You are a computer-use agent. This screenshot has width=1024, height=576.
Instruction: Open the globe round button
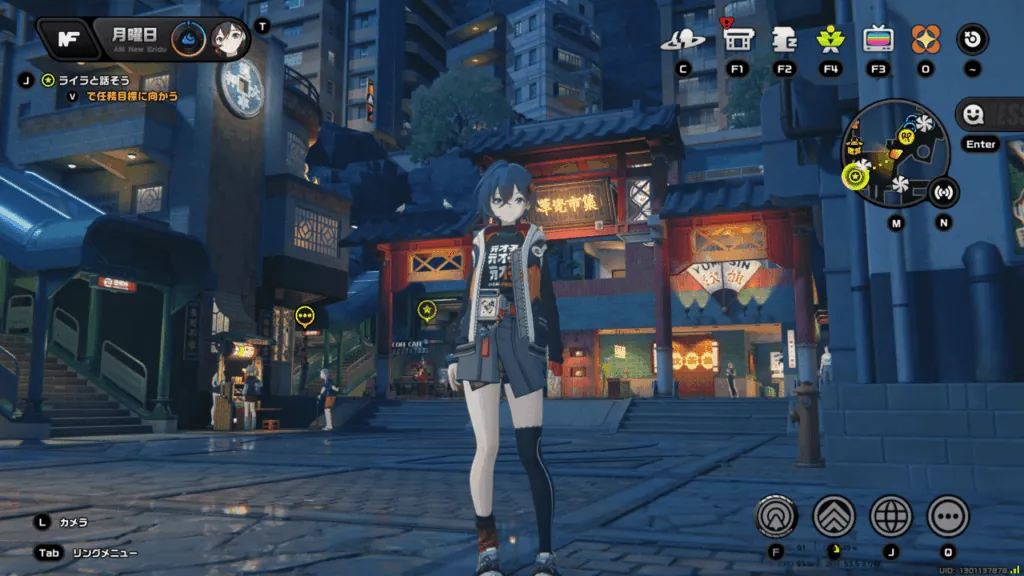click(x=891, y=516)
